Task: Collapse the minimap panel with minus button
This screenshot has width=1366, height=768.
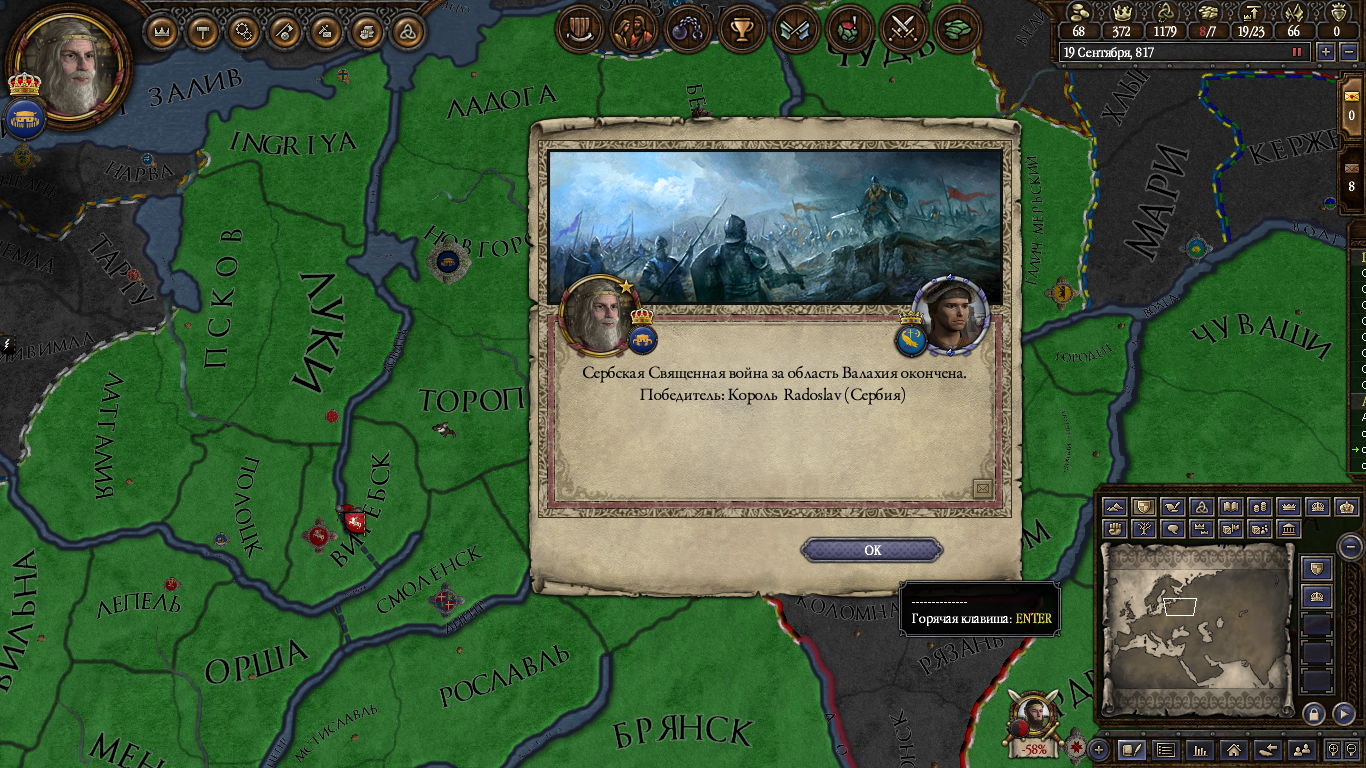Action: [1351, 546]
